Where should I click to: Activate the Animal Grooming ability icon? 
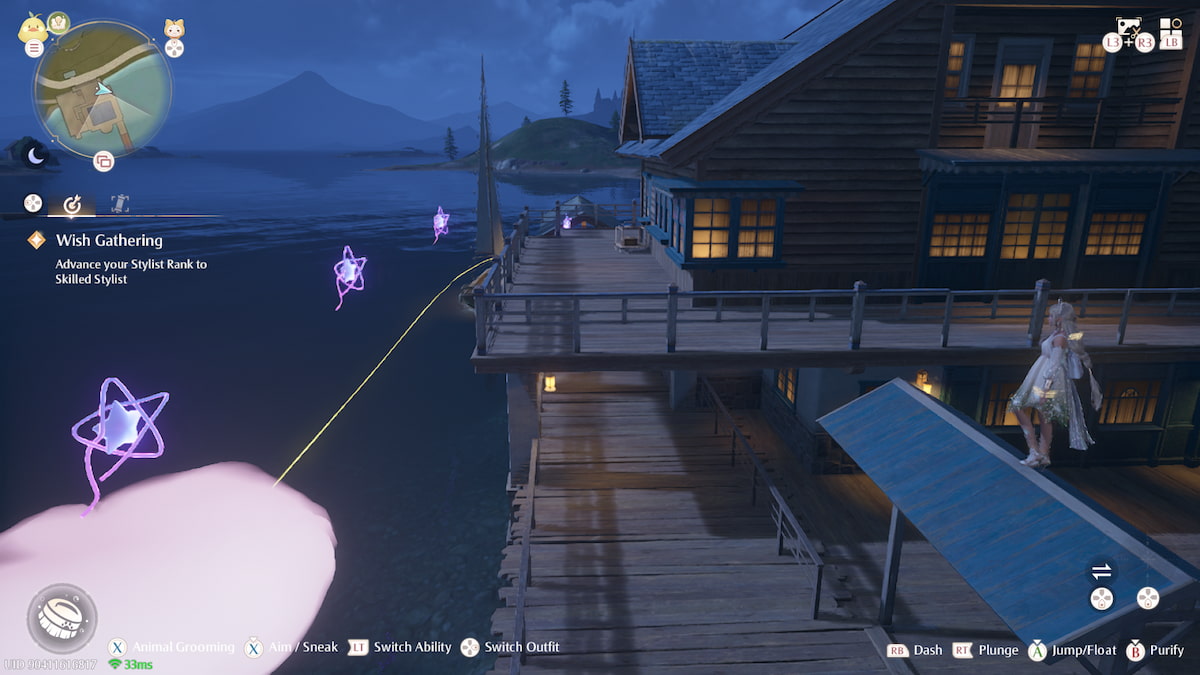point(62,618)
